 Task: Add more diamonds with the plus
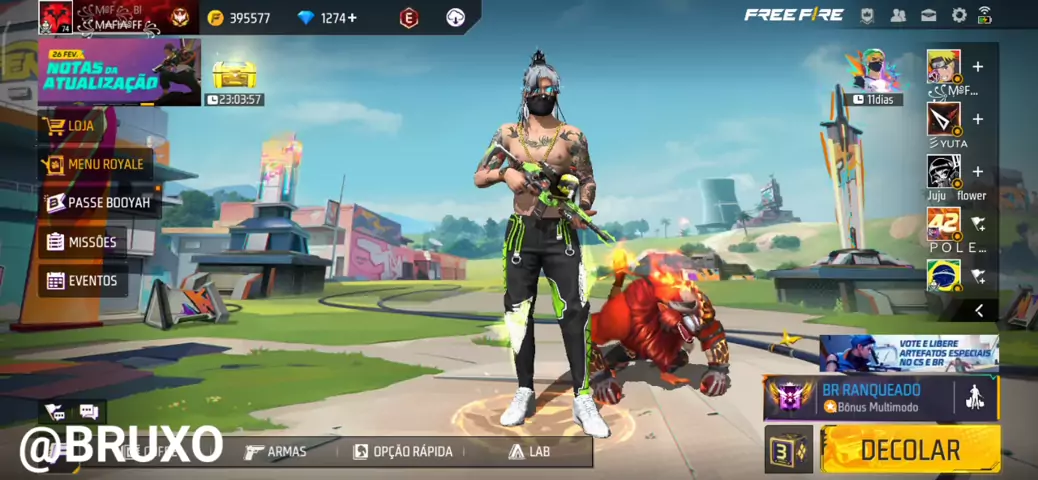coord(352,18)
